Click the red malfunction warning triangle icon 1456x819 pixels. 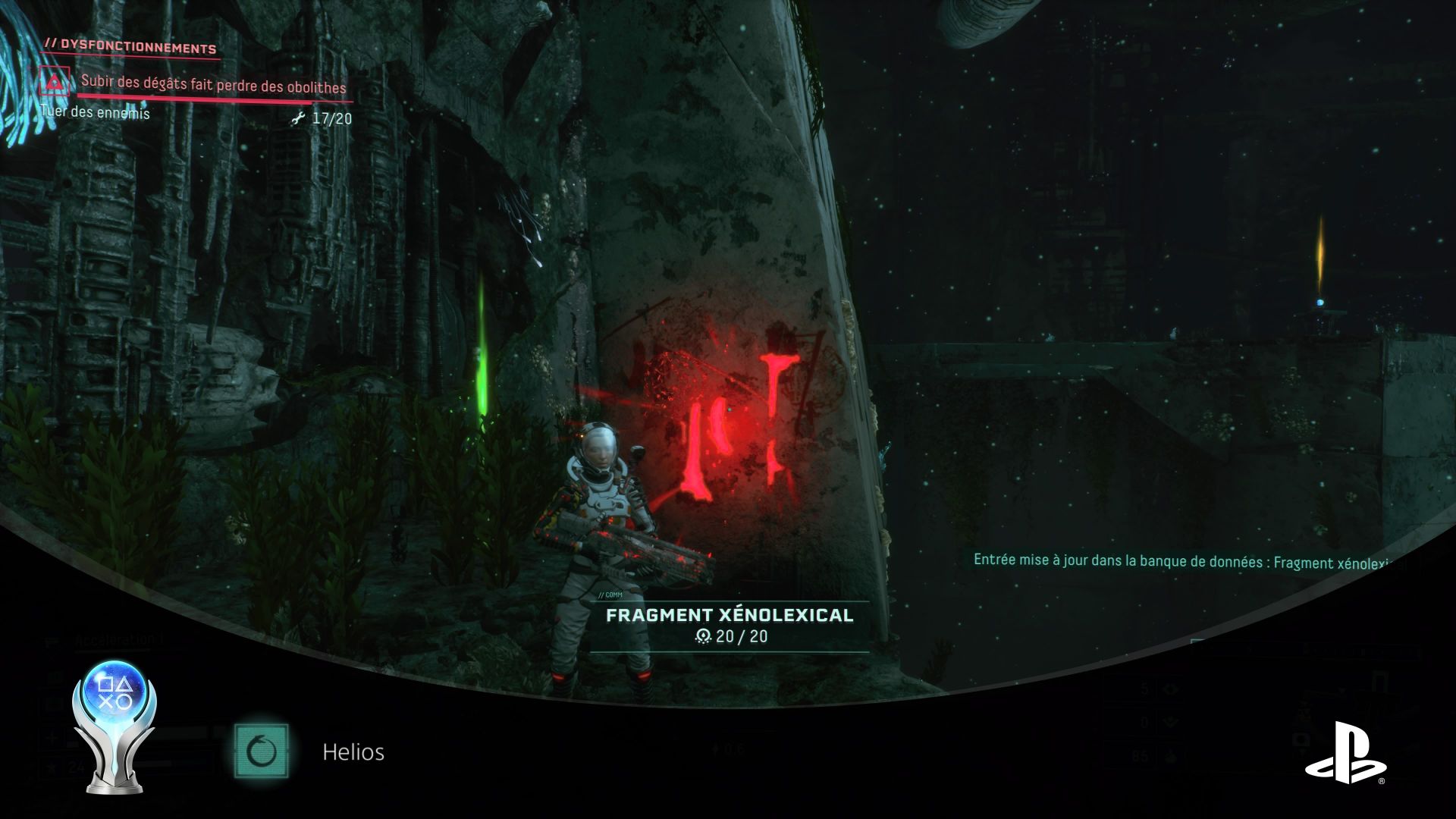[54, 82]
